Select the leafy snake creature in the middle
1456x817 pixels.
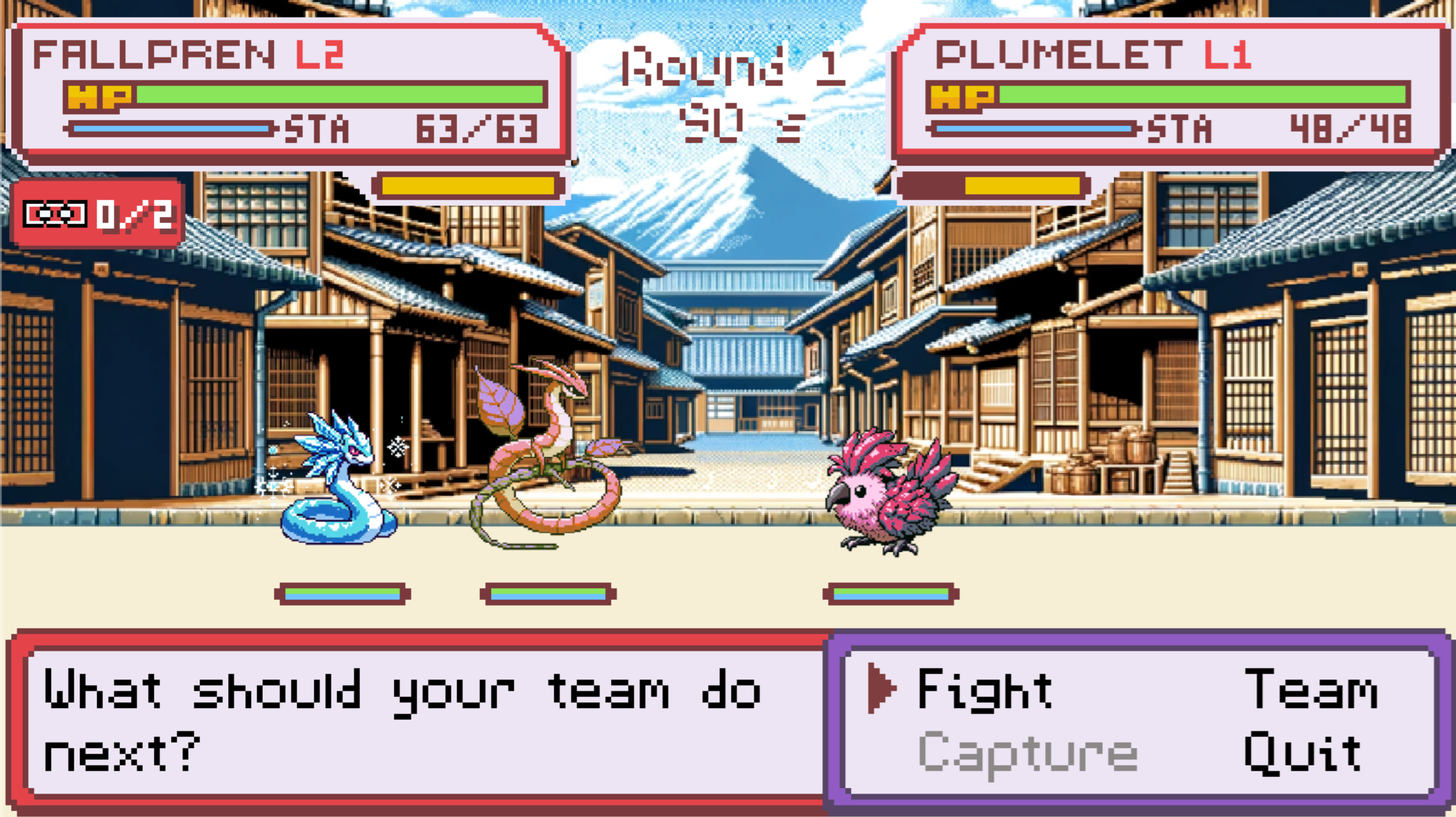tap(548, 456)
